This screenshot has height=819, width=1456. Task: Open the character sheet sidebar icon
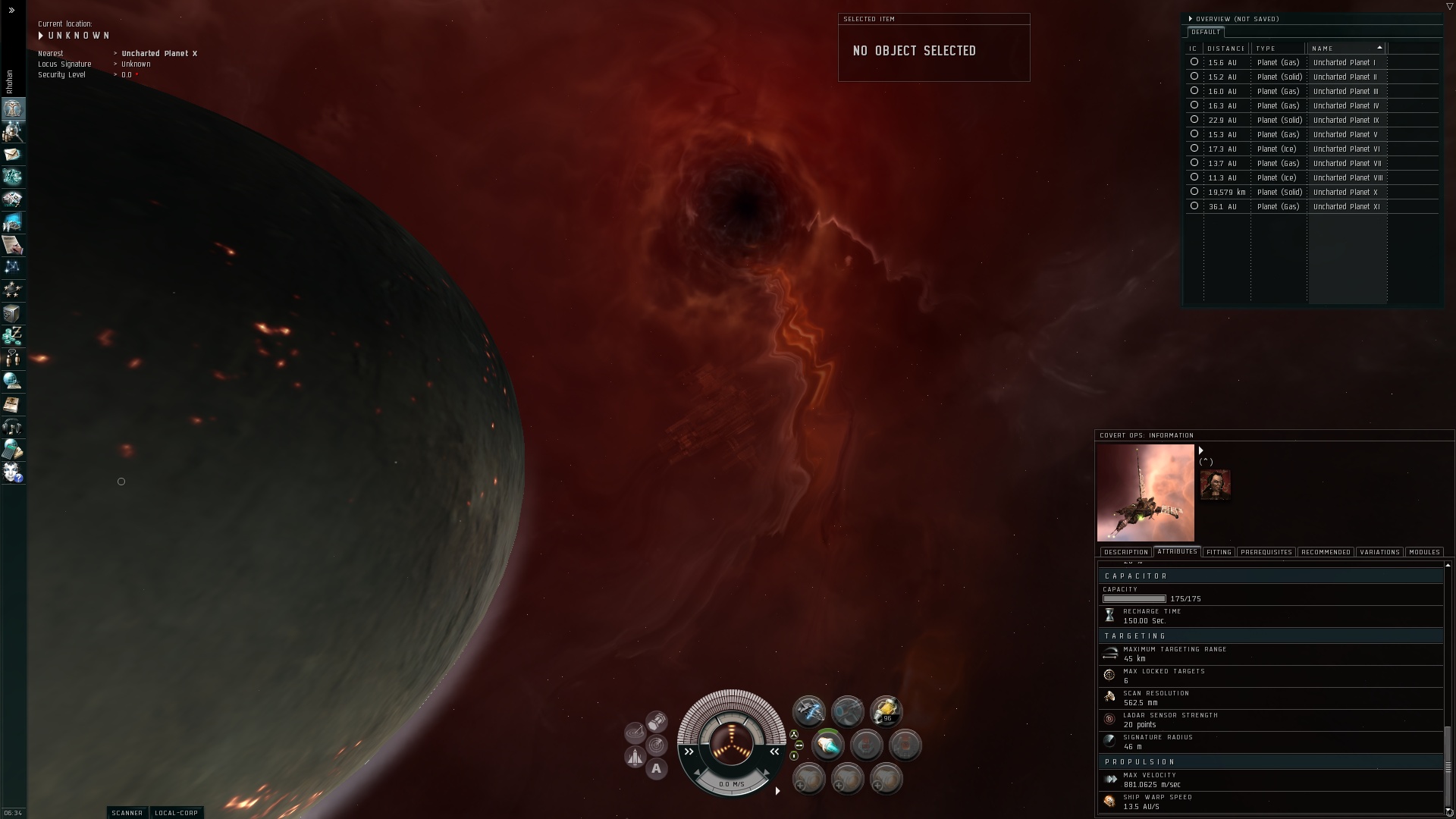pyautogui.click(x=13, y=109)
